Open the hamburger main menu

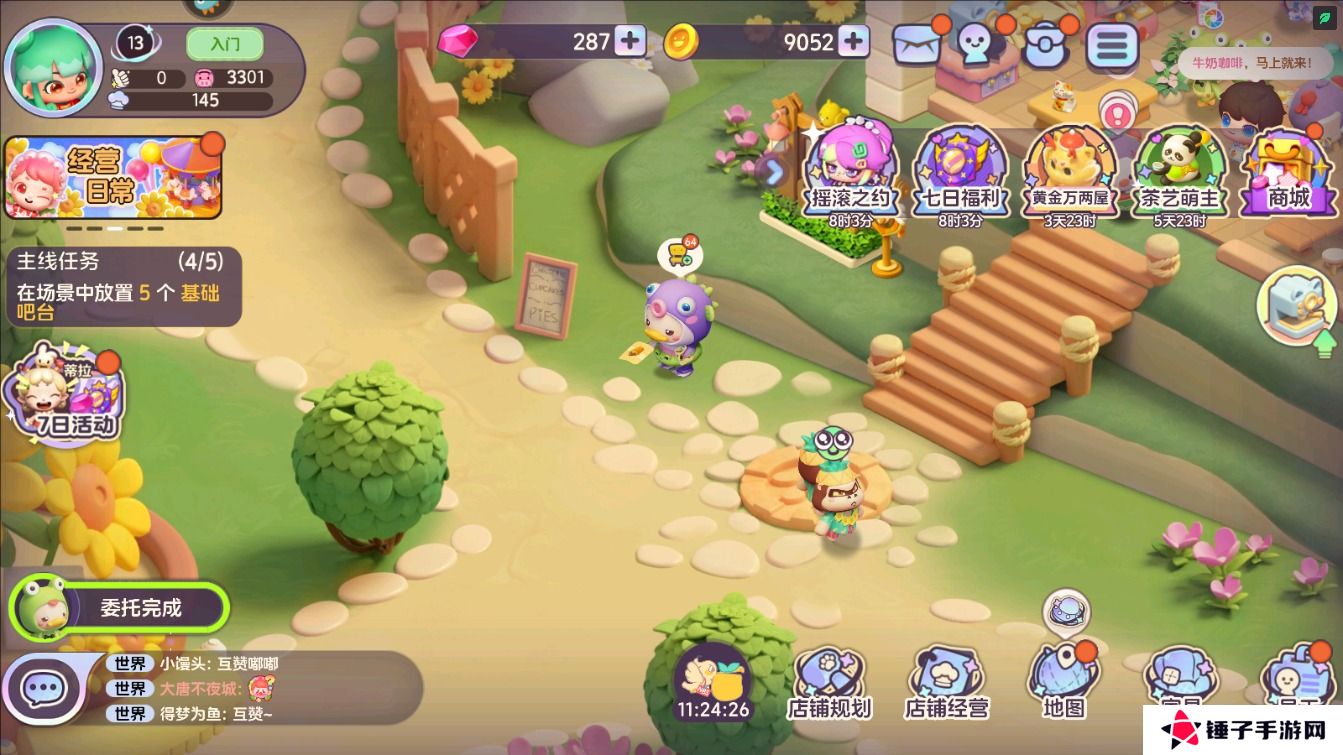(1112, 45)
